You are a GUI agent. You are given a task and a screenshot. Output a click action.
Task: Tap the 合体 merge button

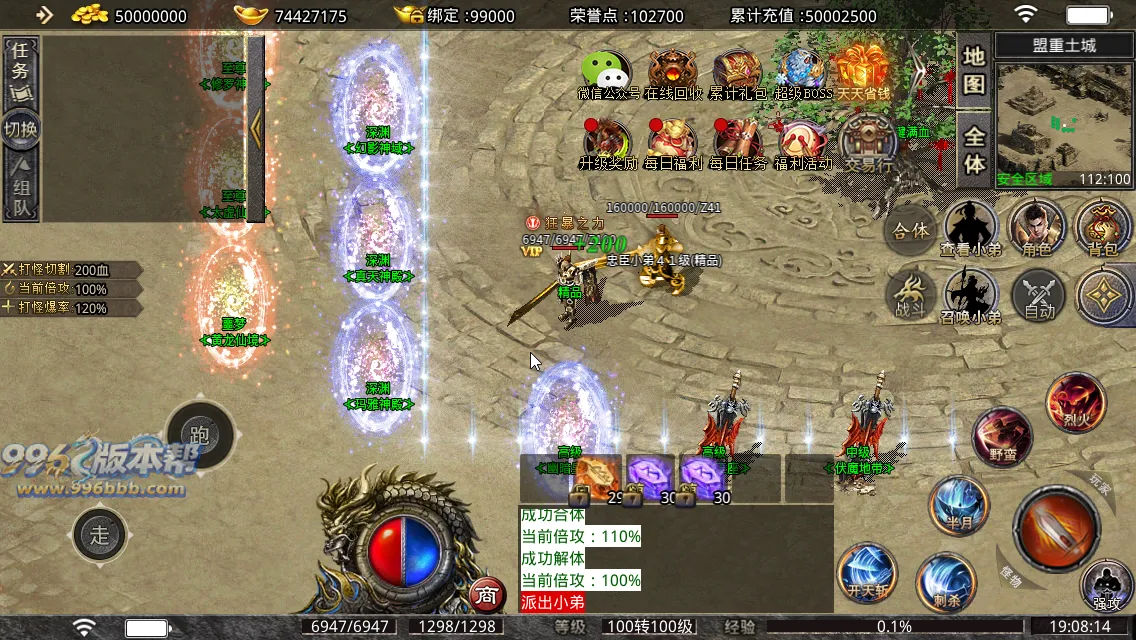pyautogui.click(x=910, y=231)
